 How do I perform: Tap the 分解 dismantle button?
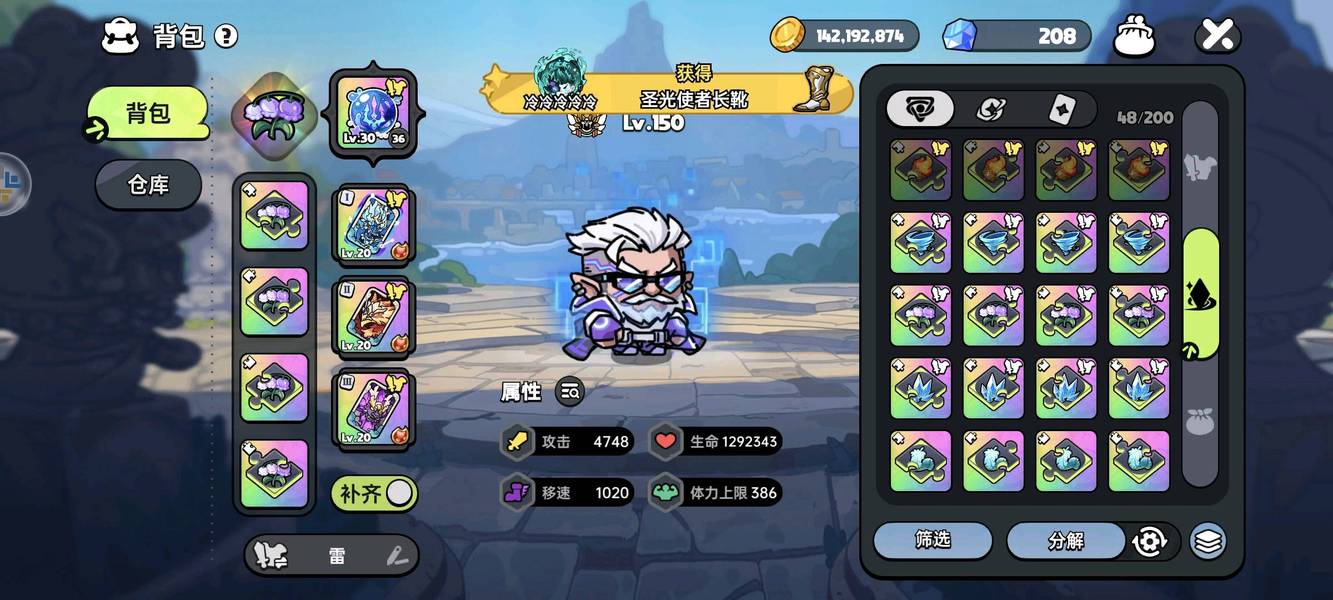click(1066, 541)
